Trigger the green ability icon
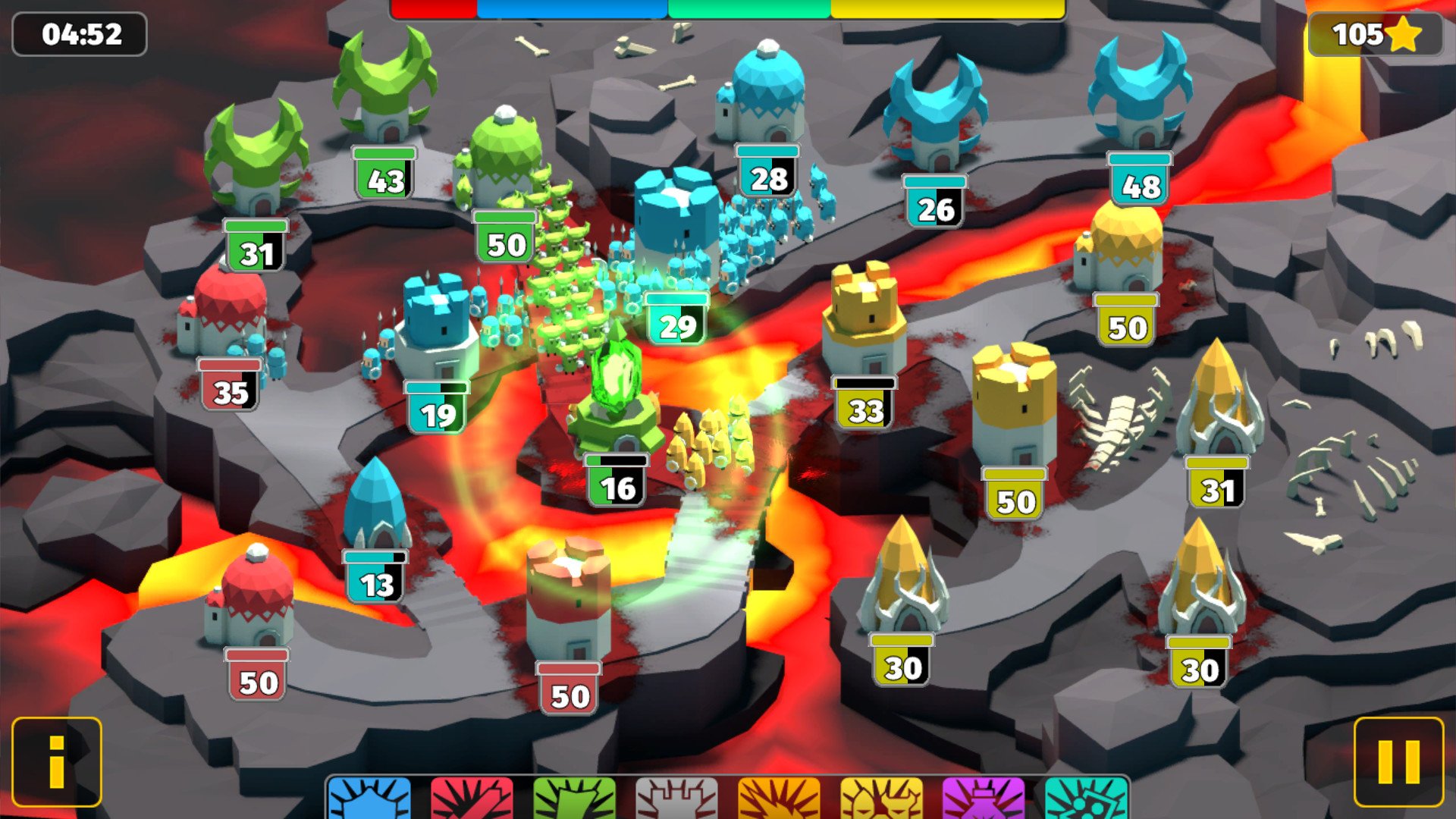This screenshot has width=1456, height=819. pos(574,799)
